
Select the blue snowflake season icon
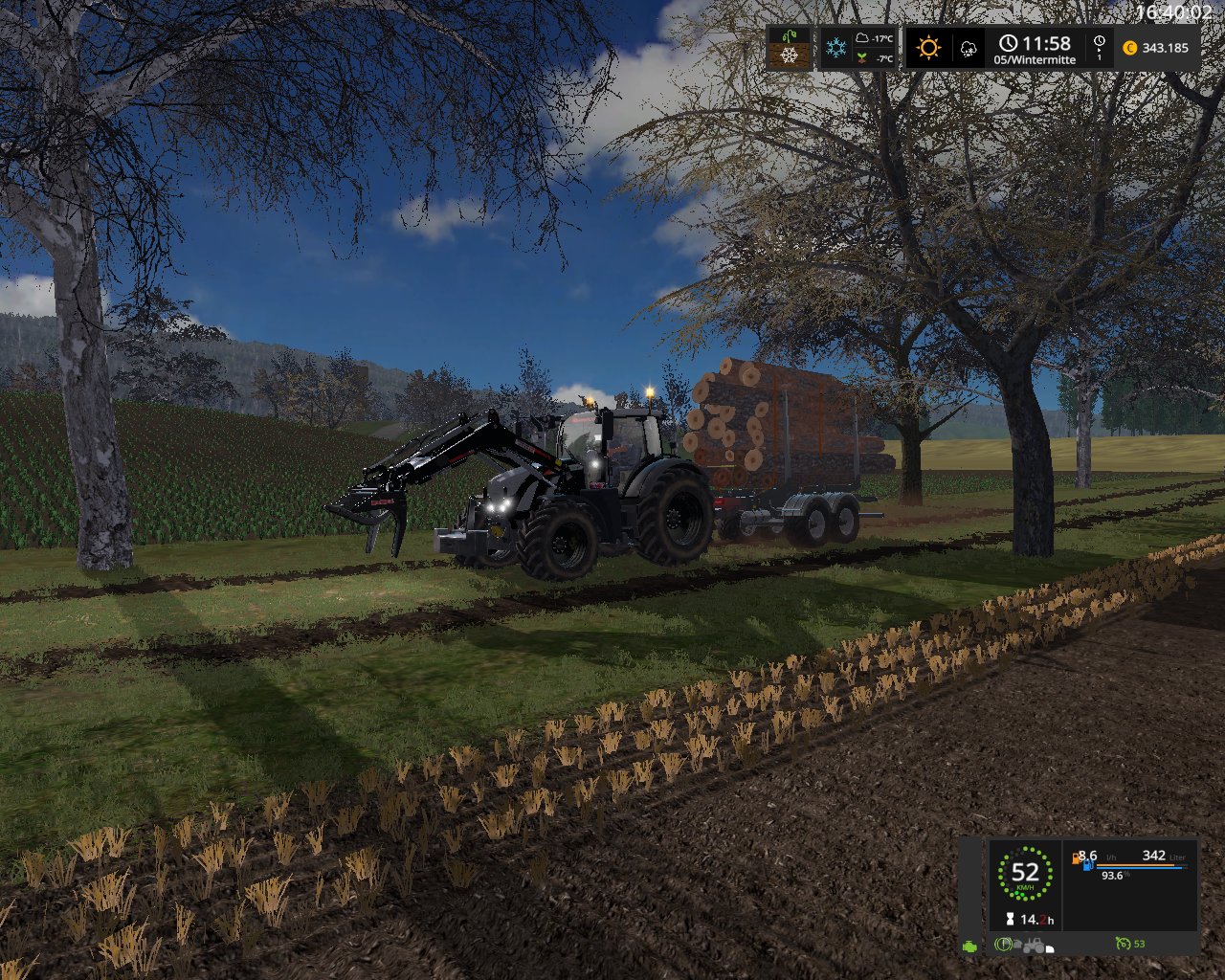836,48
